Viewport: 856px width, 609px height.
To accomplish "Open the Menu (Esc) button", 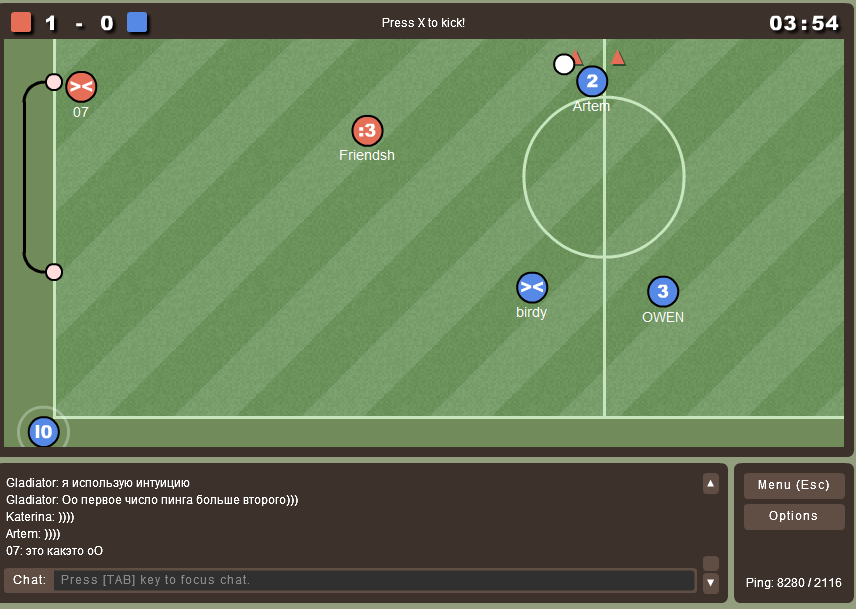I will tap(793, 485).
